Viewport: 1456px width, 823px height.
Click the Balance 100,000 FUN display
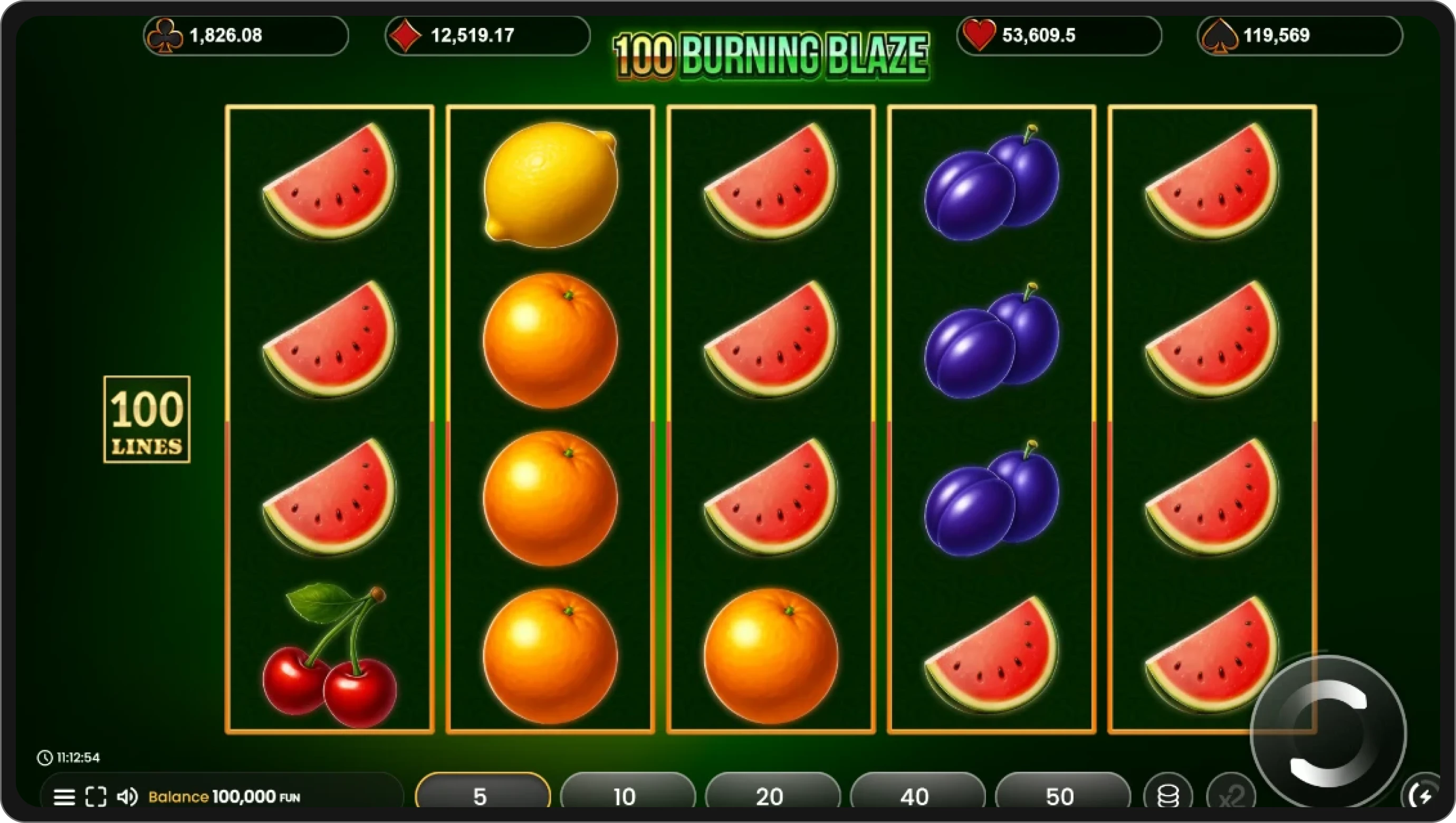click(223, 797)
